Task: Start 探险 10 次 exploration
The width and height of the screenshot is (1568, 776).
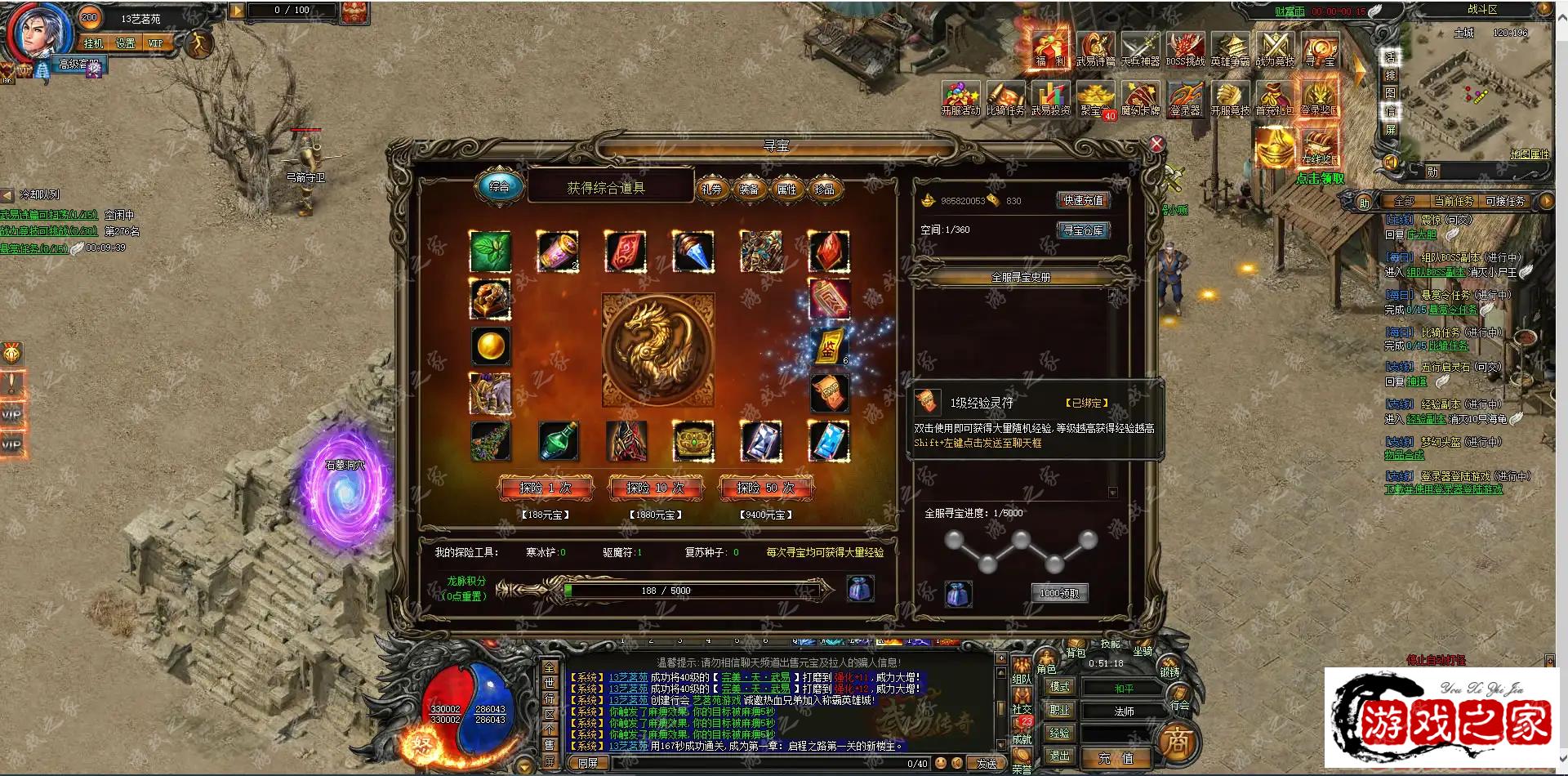Action: click(x=655, y=488)
